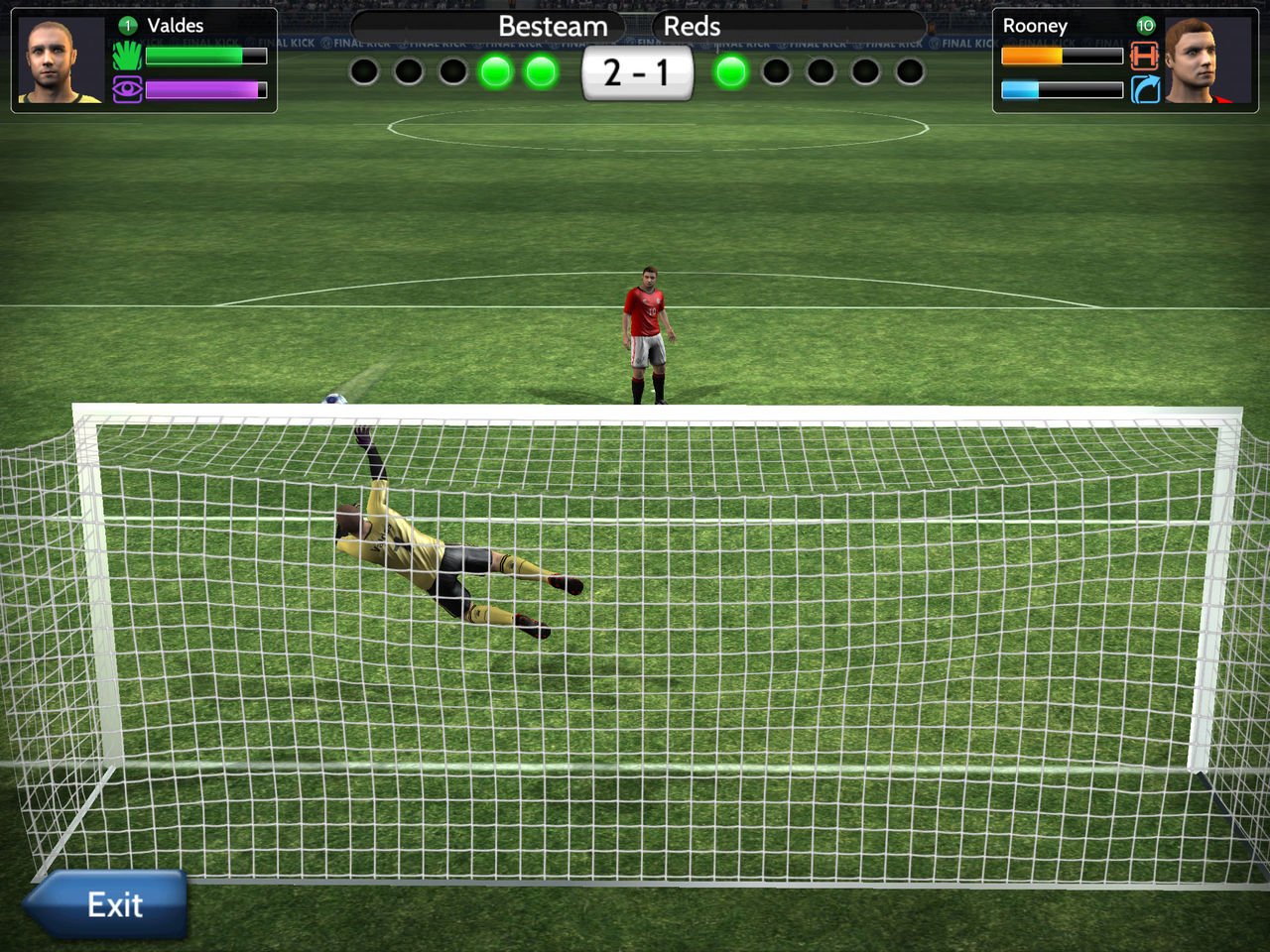Image resolution: width=1270 pixels, height=952 pixels.
Task: Switch to the Reds name tab
Action: pos(692,27)
